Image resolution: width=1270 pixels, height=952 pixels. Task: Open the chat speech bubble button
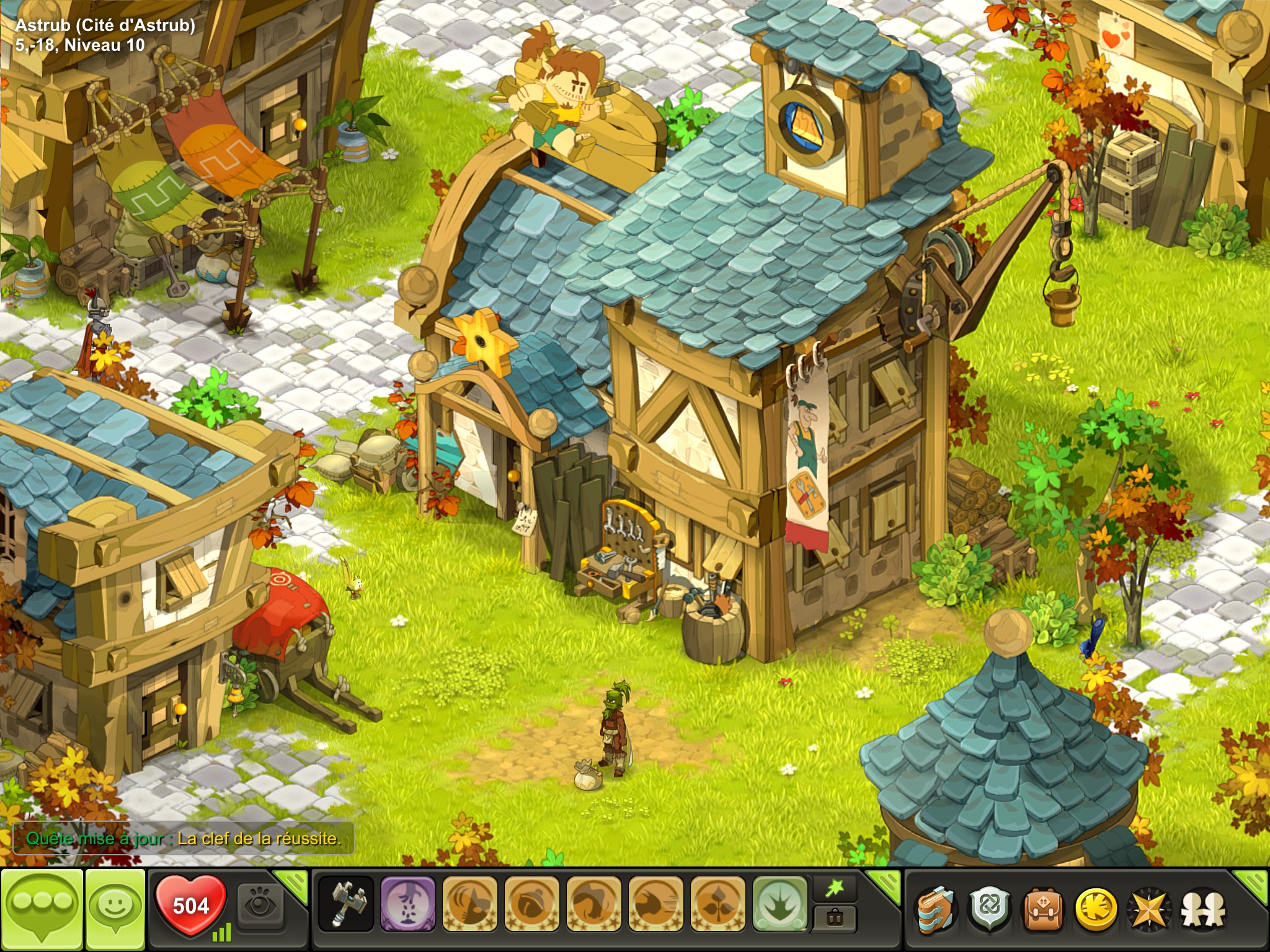(42, 909)
